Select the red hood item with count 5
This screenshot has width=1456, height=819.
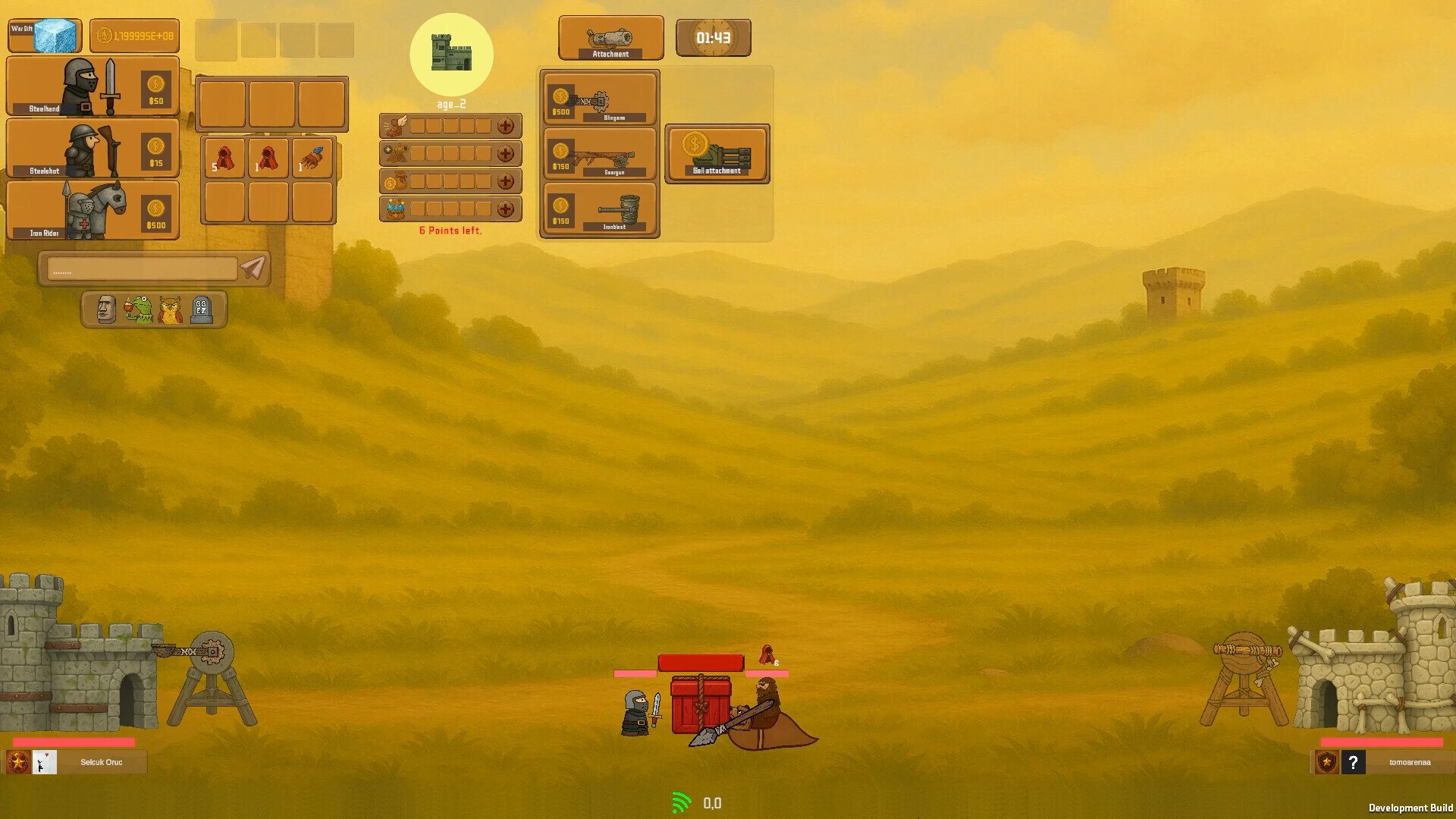[224, 158]
